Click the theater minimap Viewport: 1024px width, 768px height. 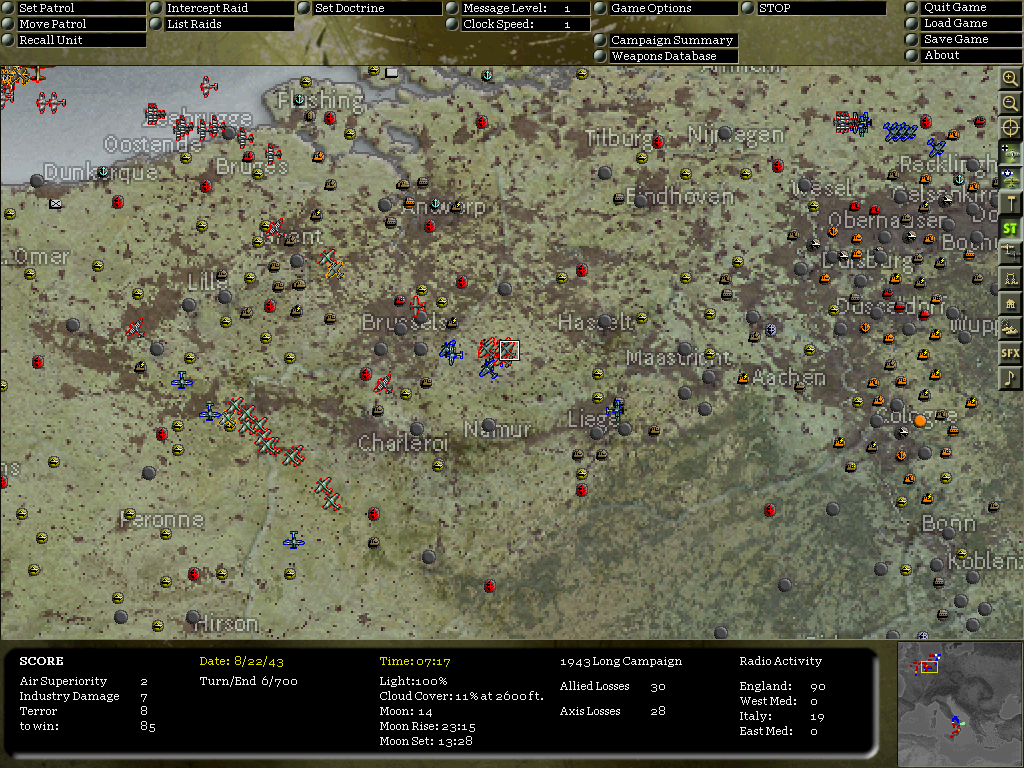click(x=957, y=704)
